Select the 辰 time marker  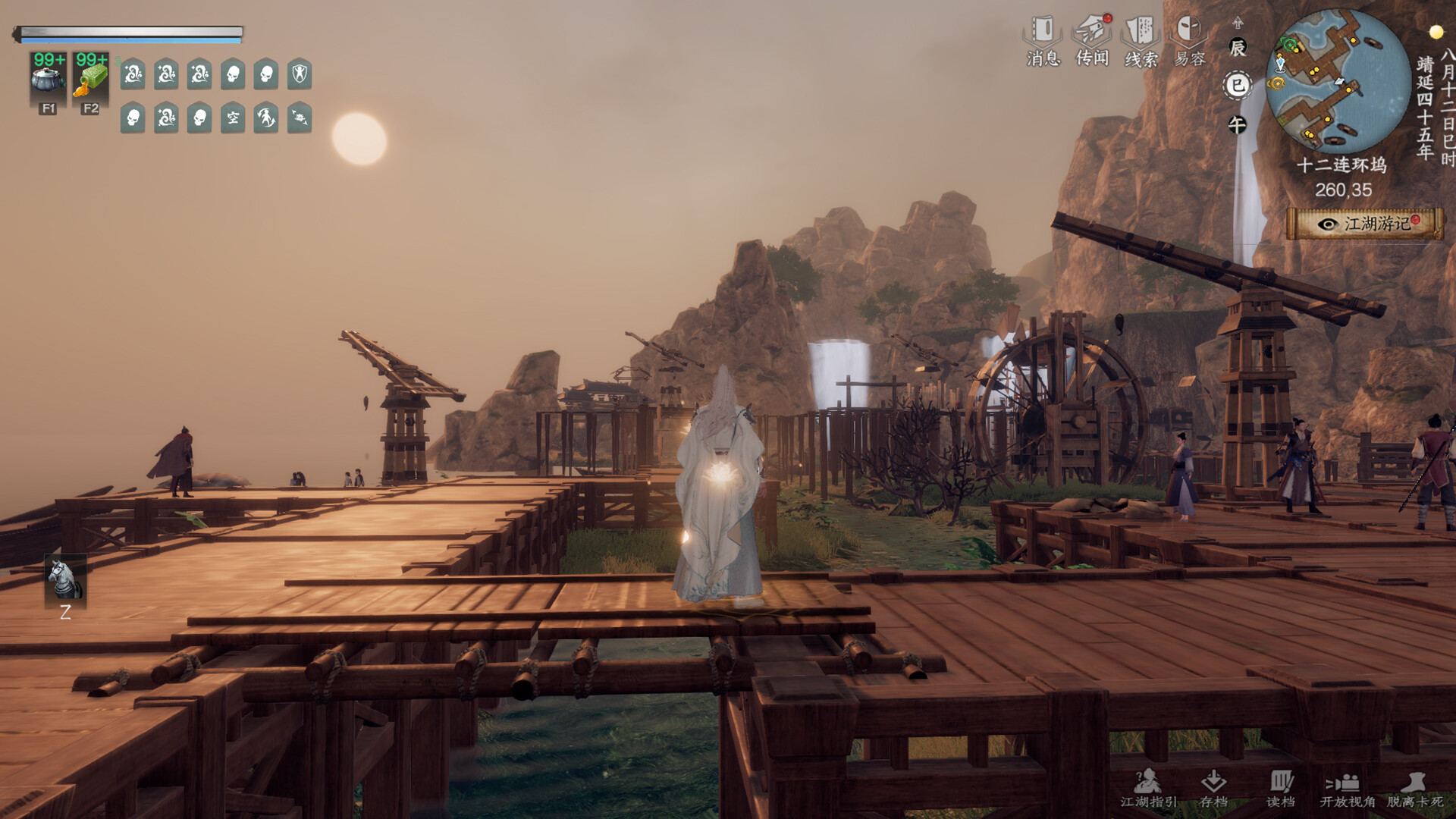(1238, 49)
